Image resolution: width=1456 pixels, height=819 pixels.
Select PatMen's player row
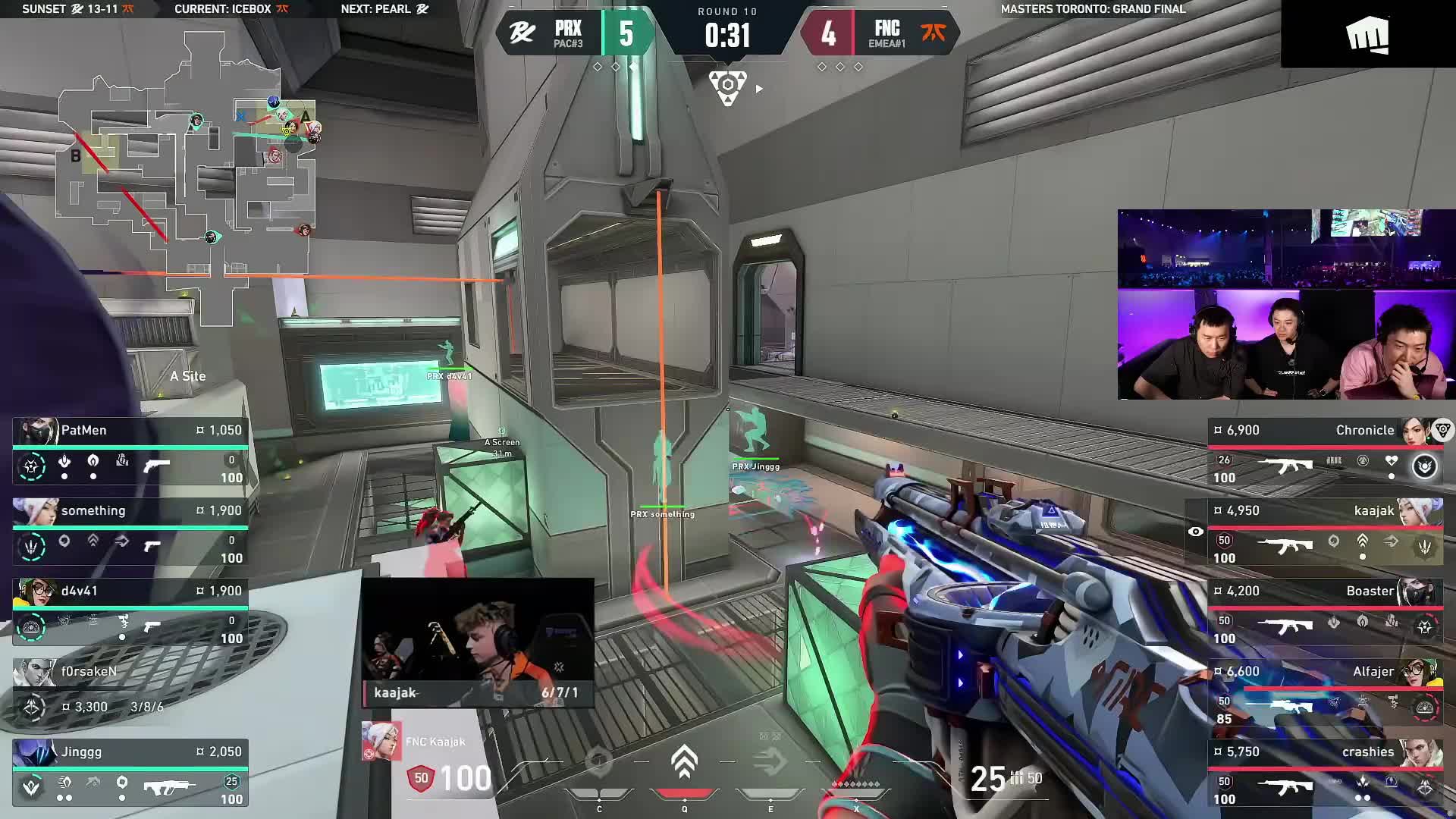[130, 451]
